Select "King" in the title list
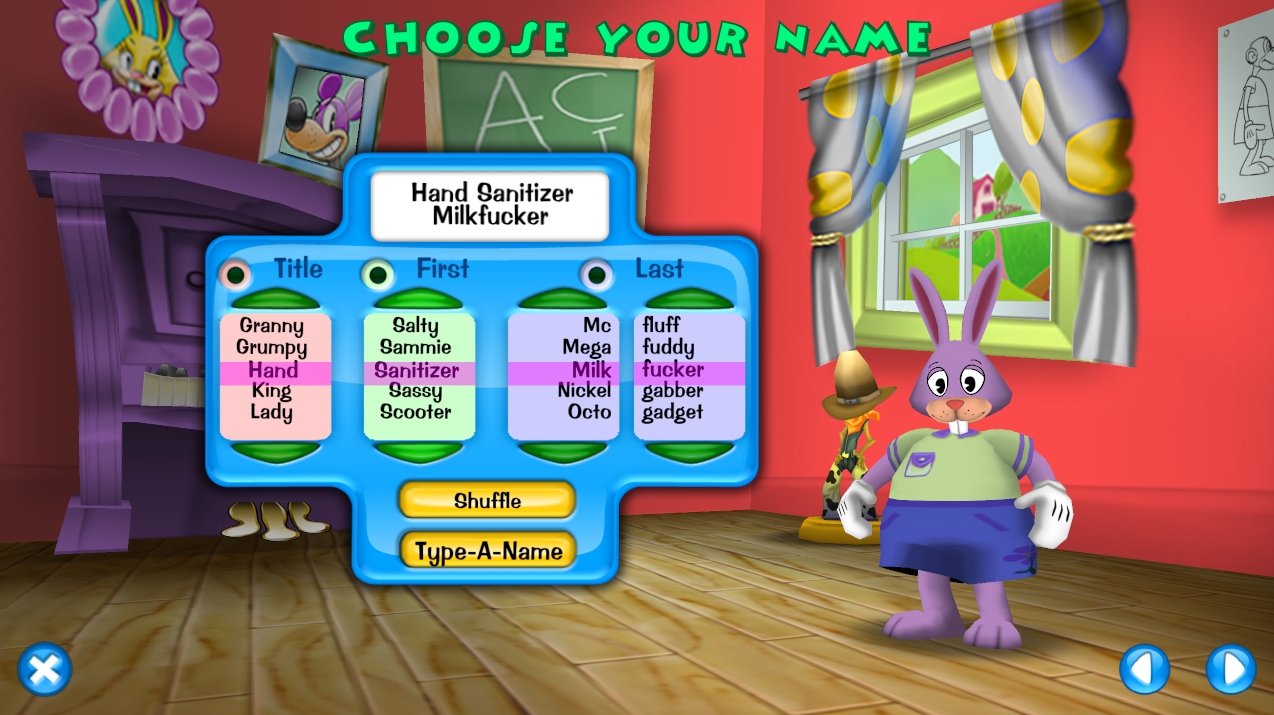The width and height of the screenshot is (1274, 715). (272, 390)
